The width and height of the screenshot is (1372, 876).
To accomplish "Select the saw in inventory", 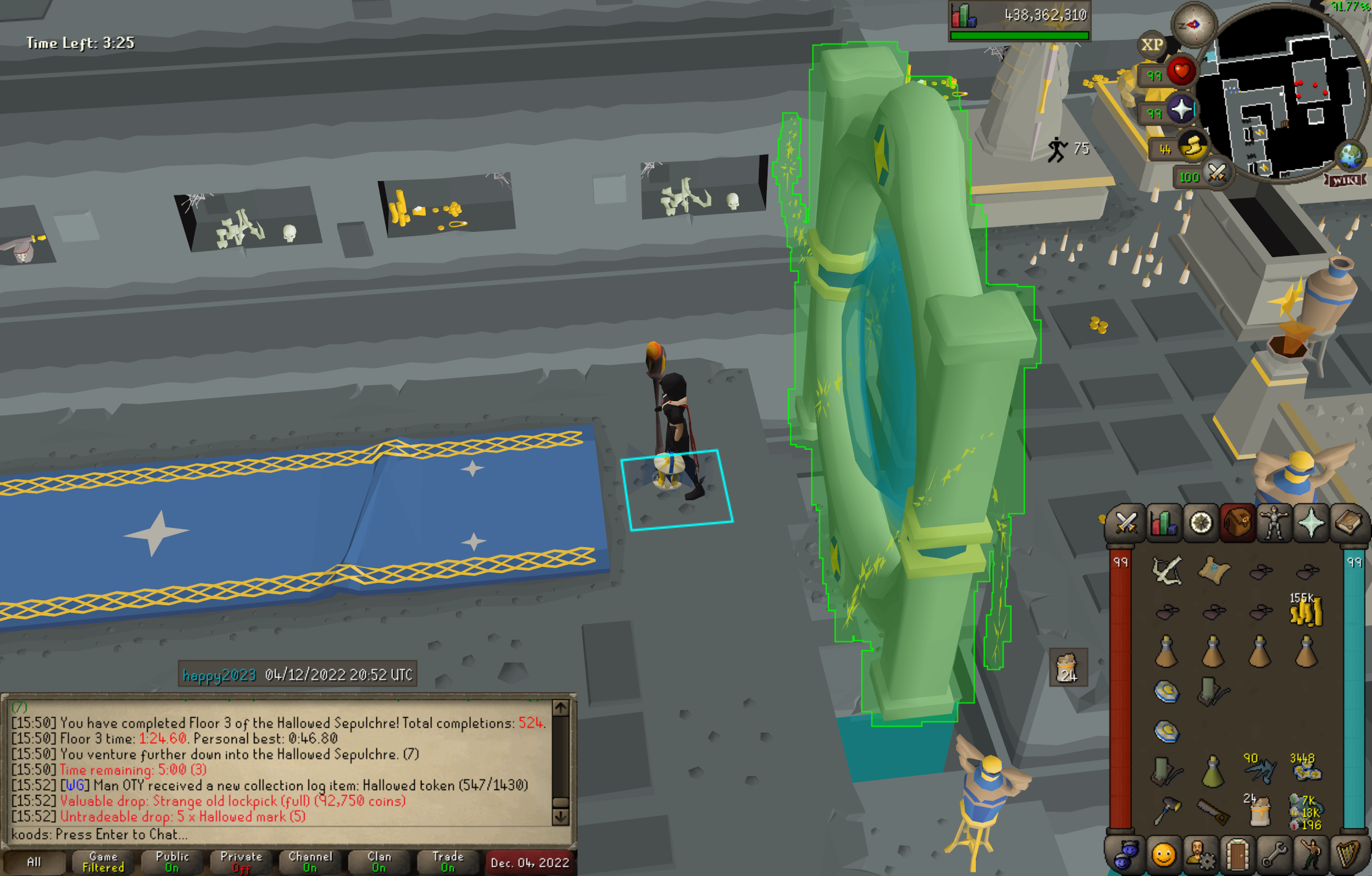I will (1213, 812).
